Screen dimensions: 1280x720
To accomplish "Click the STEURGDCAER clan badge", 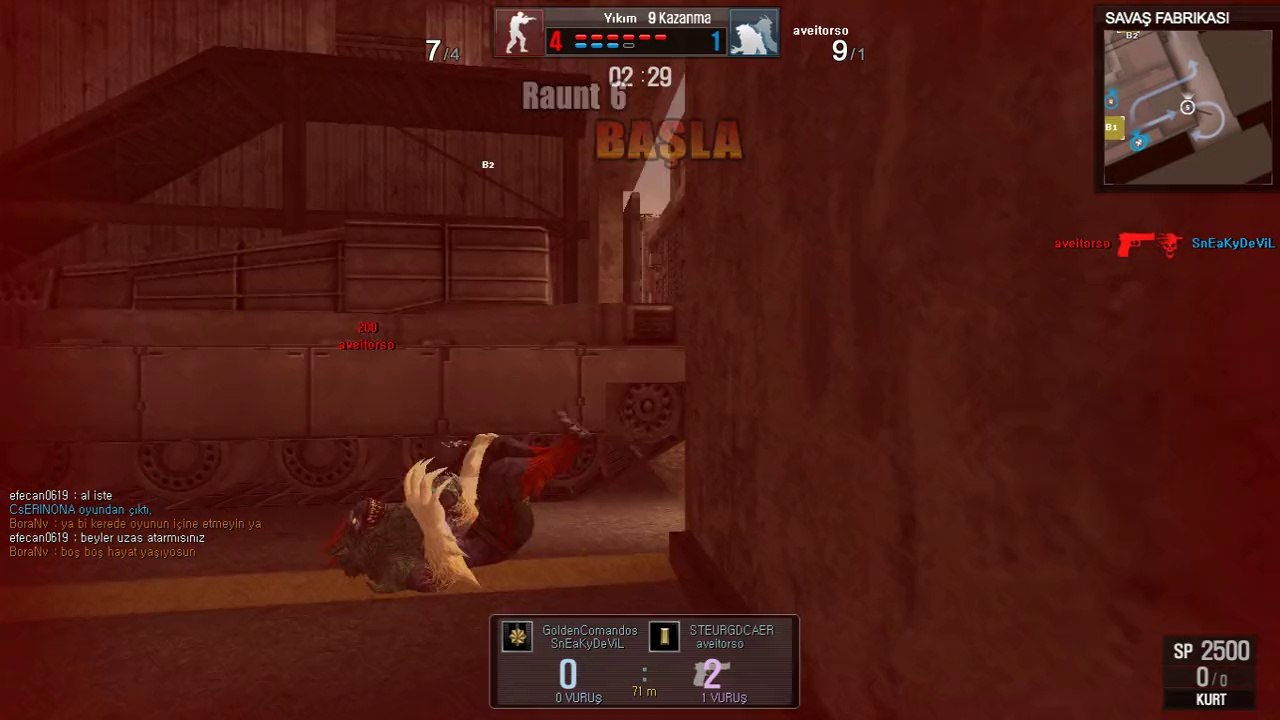I will coord(664,636).
